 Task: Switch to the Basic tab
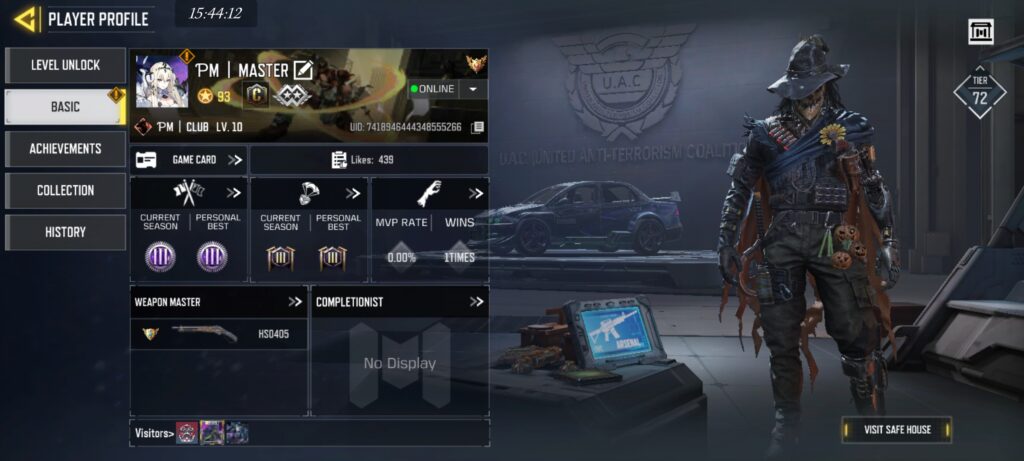(65, 107)
